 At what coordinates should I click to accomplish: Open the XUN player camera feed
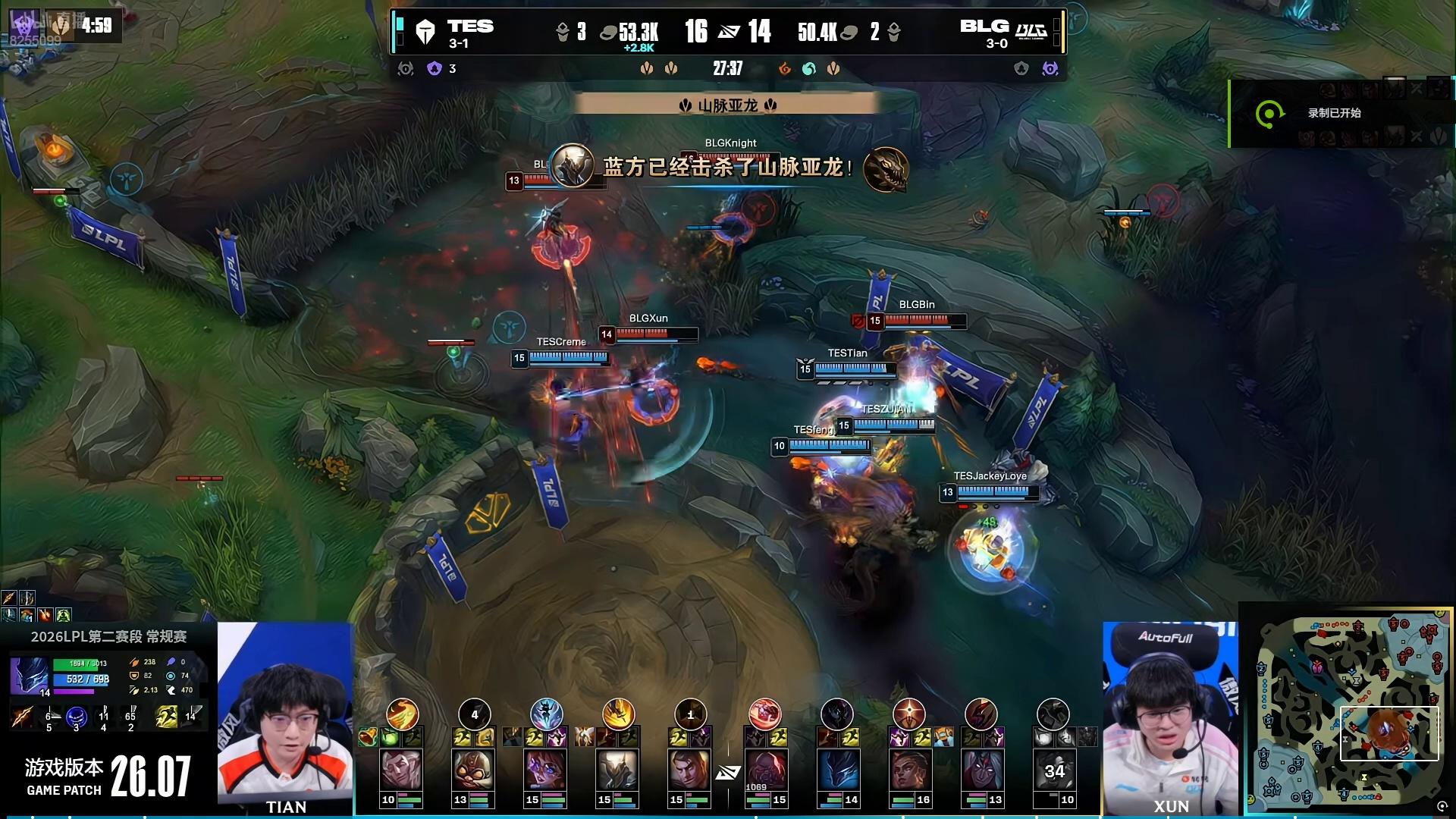pyautogui.click(x=1170, y=717)
